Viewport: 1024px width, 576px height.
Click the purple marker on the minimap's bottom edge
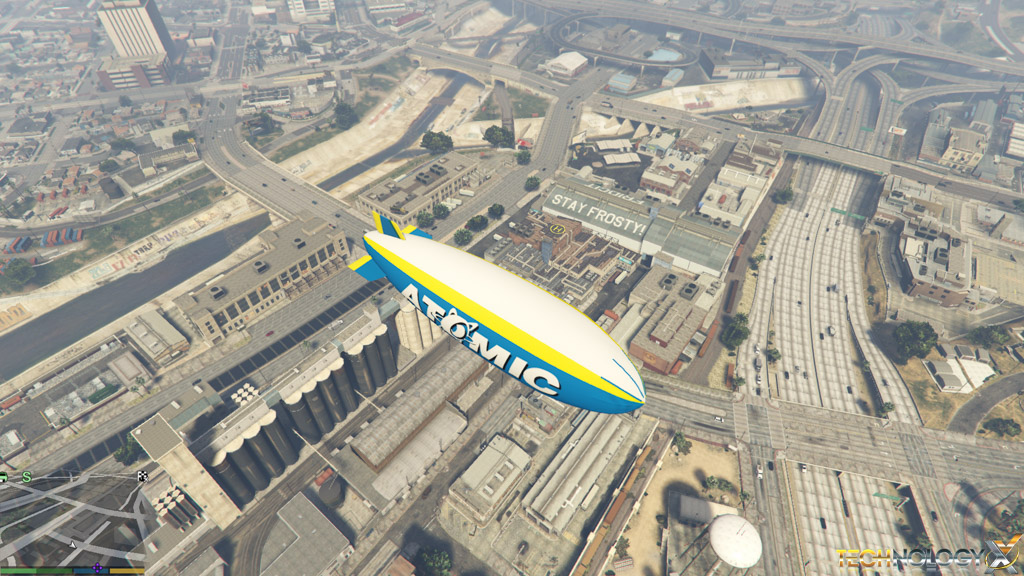coord(97,568)
